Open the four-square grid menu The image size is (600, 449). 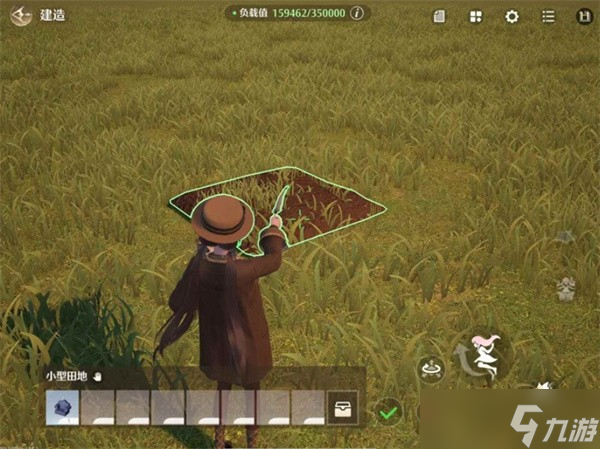475,16
